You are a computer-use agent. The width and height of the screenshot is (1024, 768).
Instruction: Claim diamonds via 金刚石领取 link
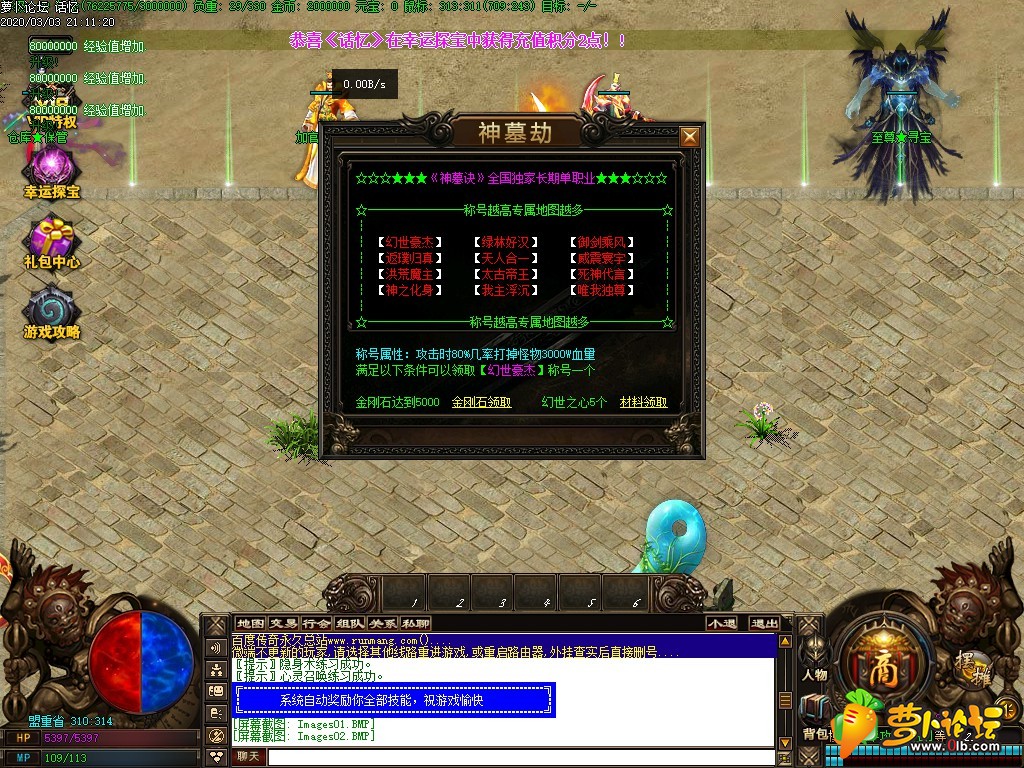(481, 402)
